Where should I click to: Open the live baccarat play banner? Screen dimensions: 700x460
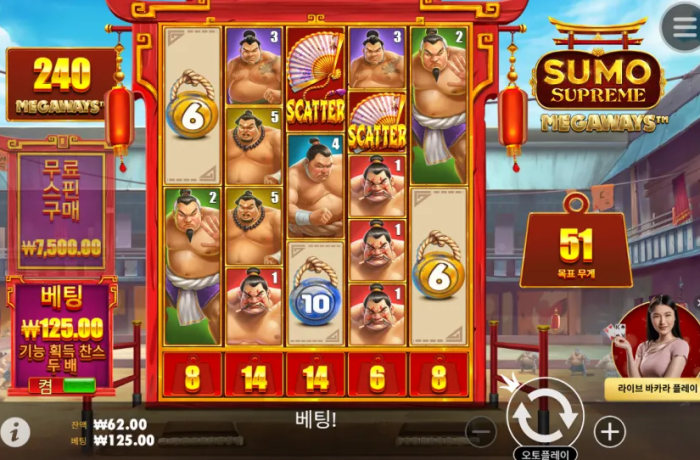(x=654, y=352)
